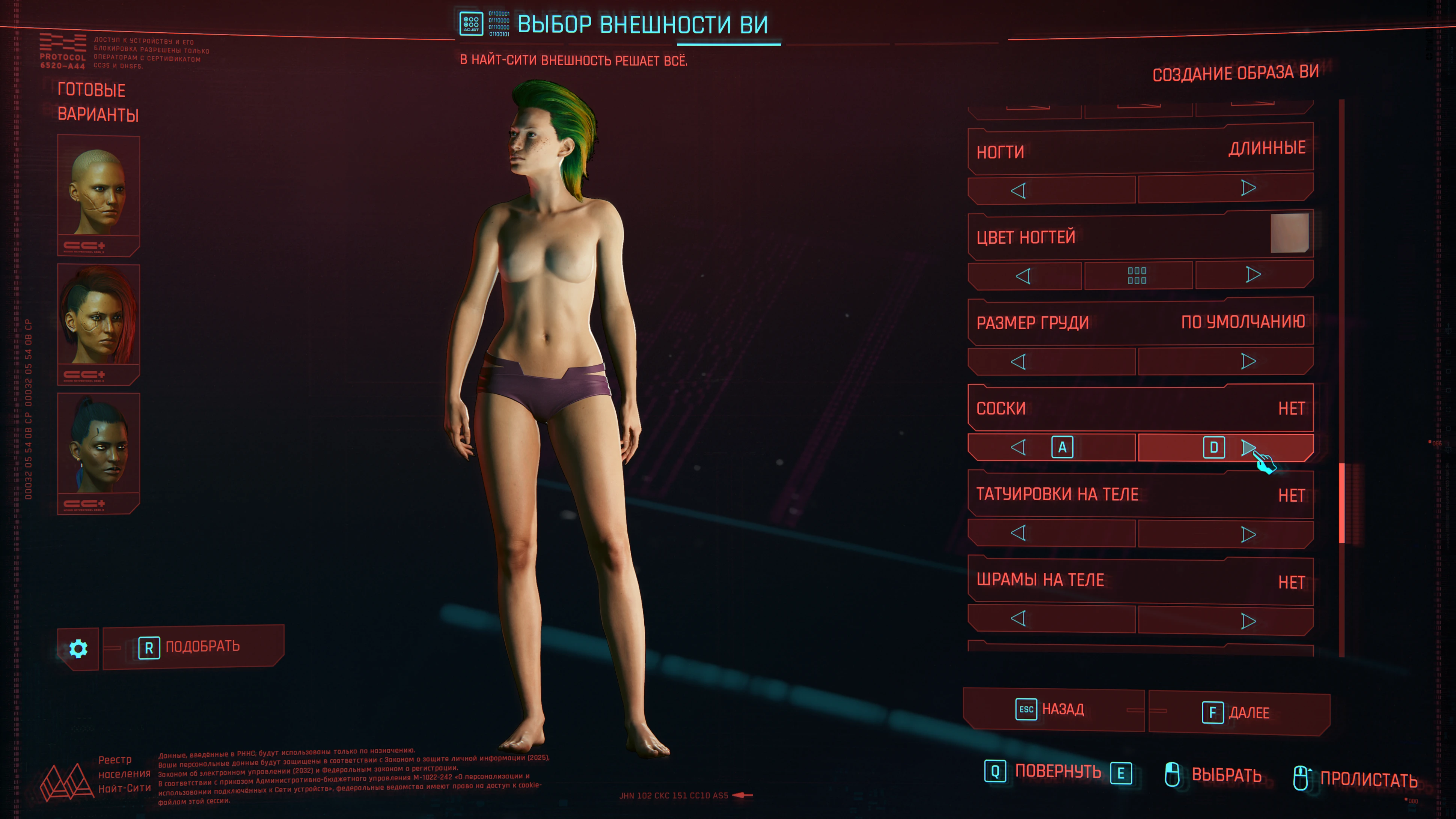Continue with the ДАЛЕЕ button

tap(1238, 713)
